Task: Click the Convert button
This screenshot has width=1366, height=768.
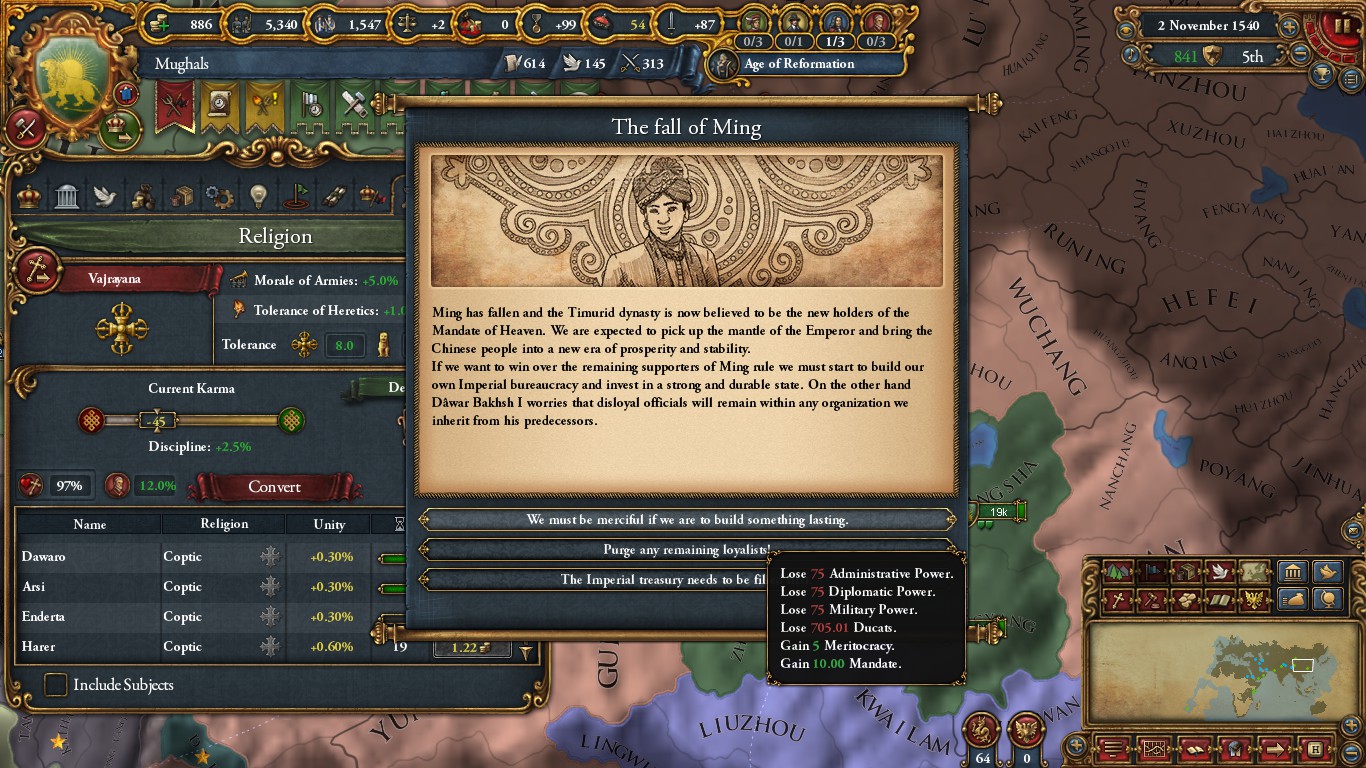Action: [x=274, y=487]
